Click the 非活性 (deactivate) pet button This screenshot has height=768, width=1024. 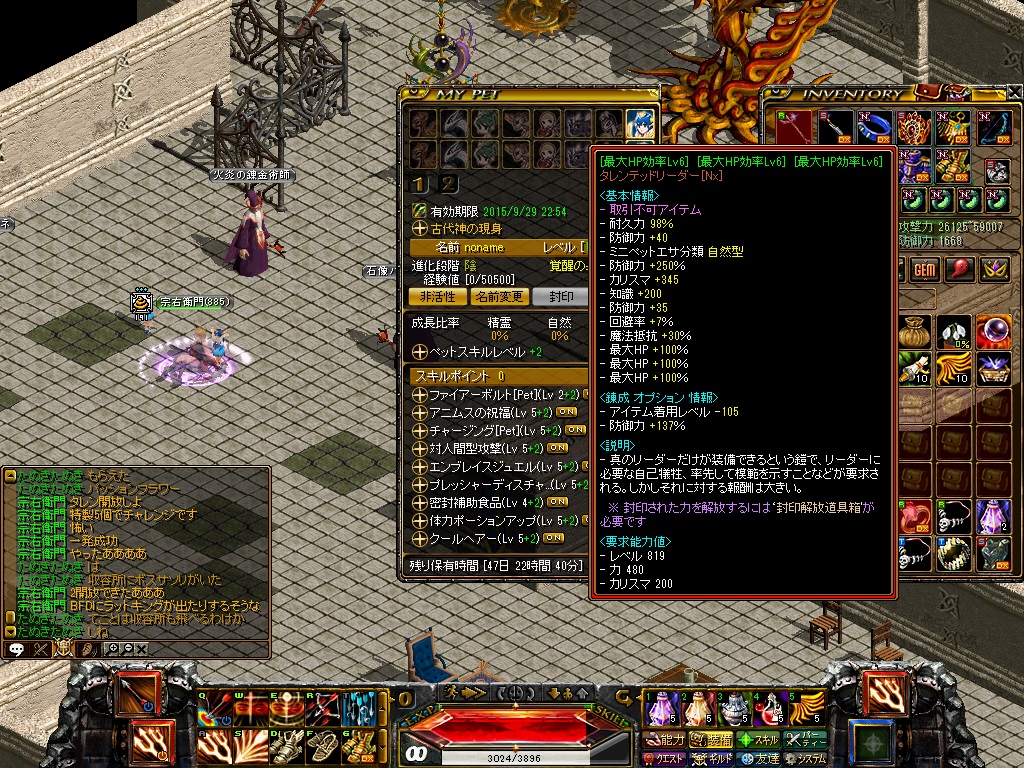pyautogui.click(x=436, y=297)
